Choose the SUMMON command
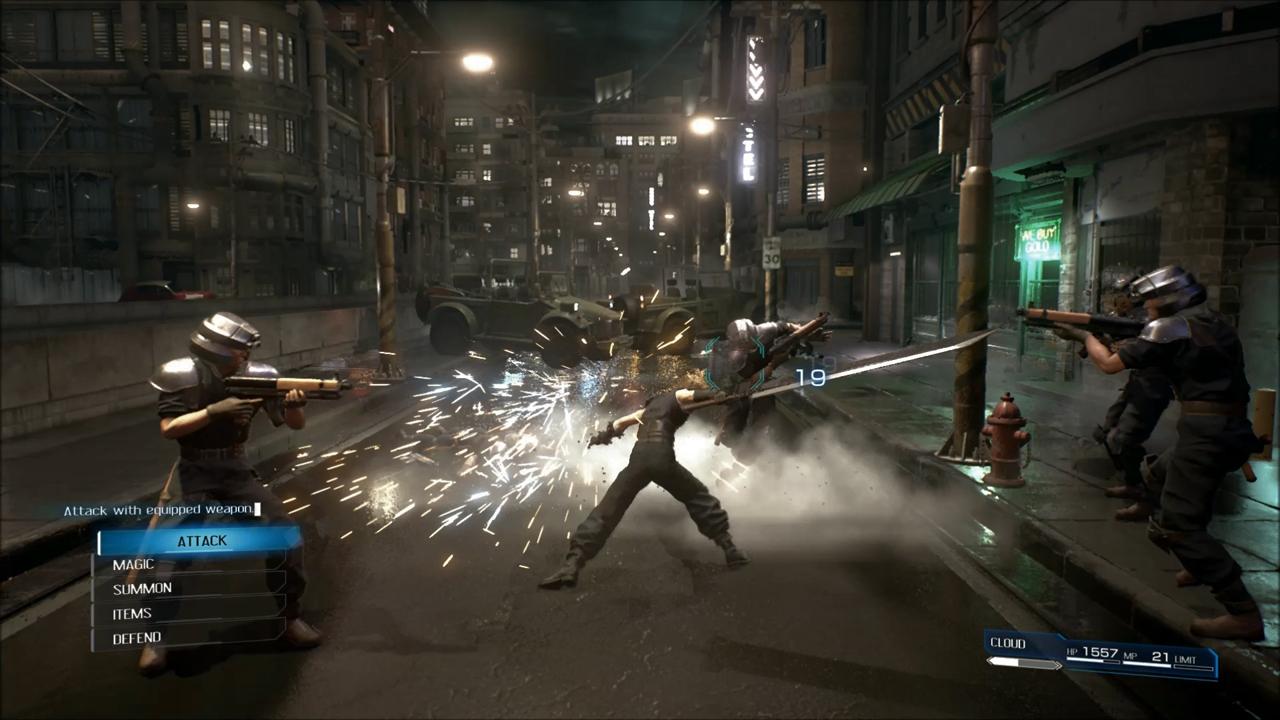1280x720 pixels. [142, 588]
